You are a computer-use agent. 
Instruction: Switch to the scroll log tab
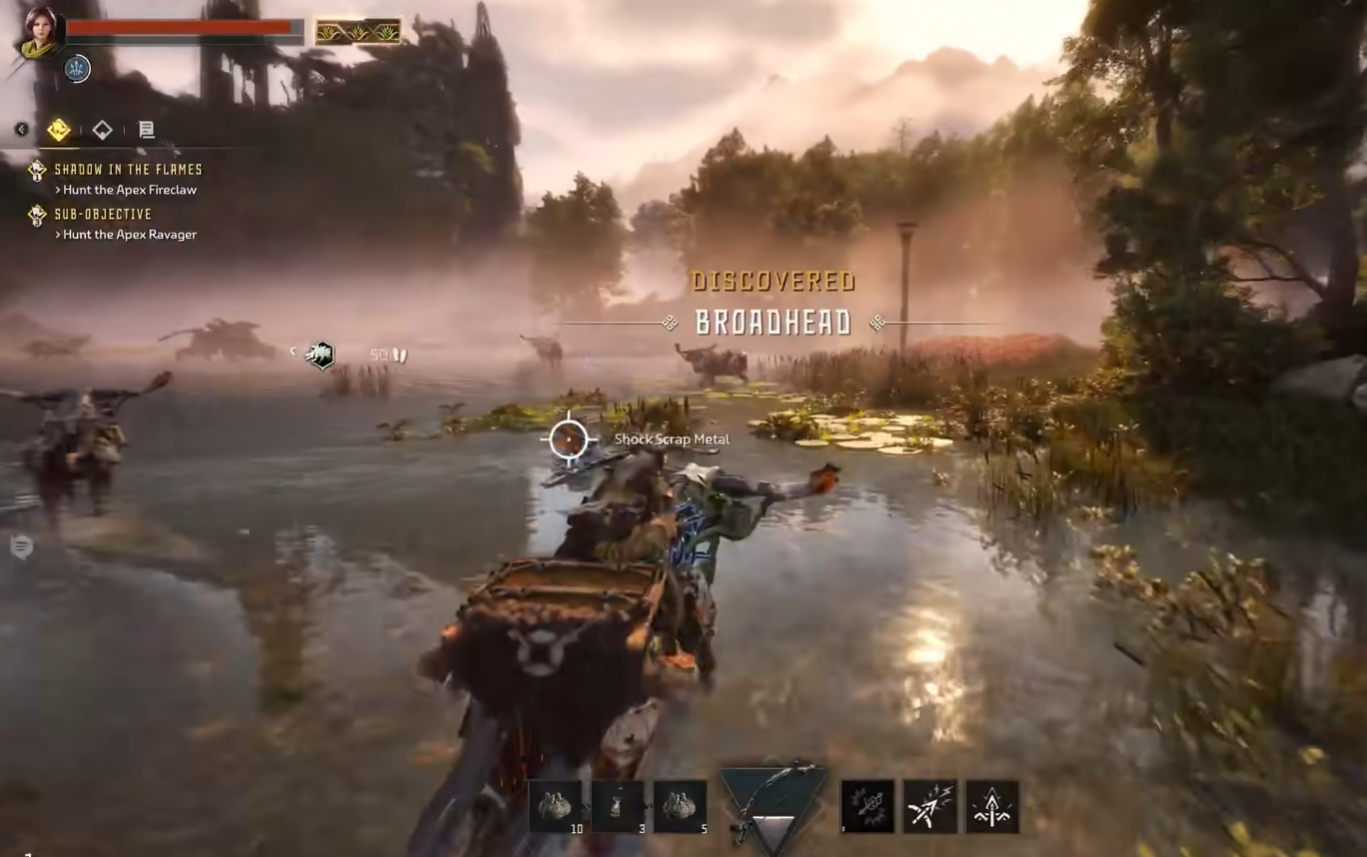coord(146,129)
